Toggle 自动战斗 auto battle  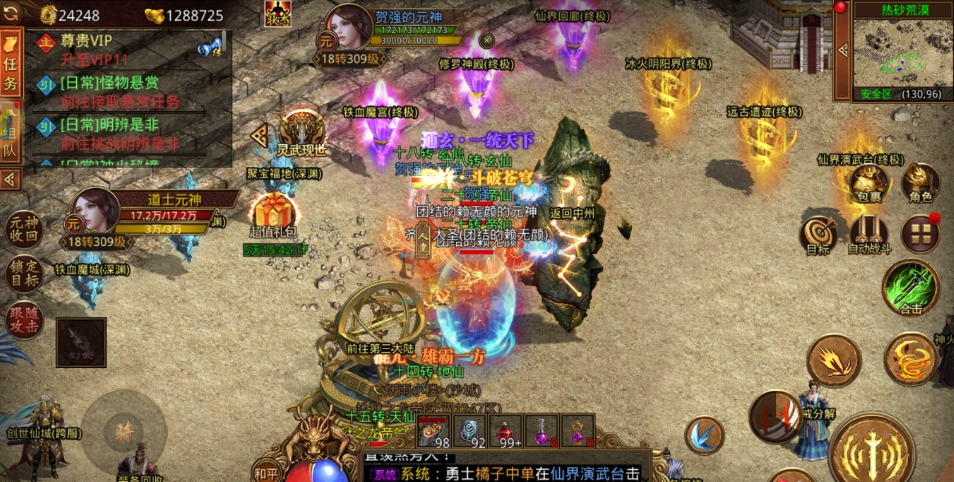pyautogui.click(x=868, y=235)
